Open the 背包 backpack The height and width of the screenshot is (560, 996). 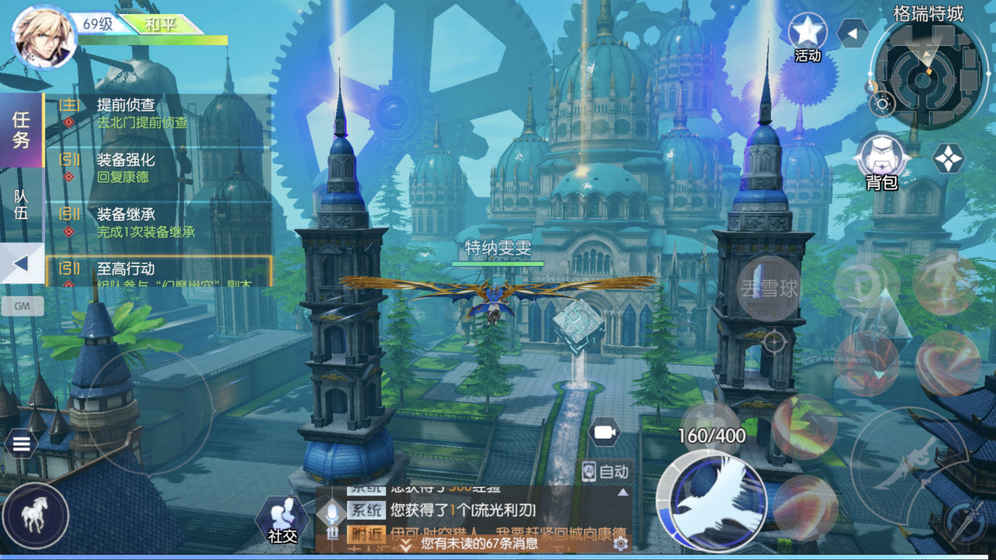click(x=881, y=160)
